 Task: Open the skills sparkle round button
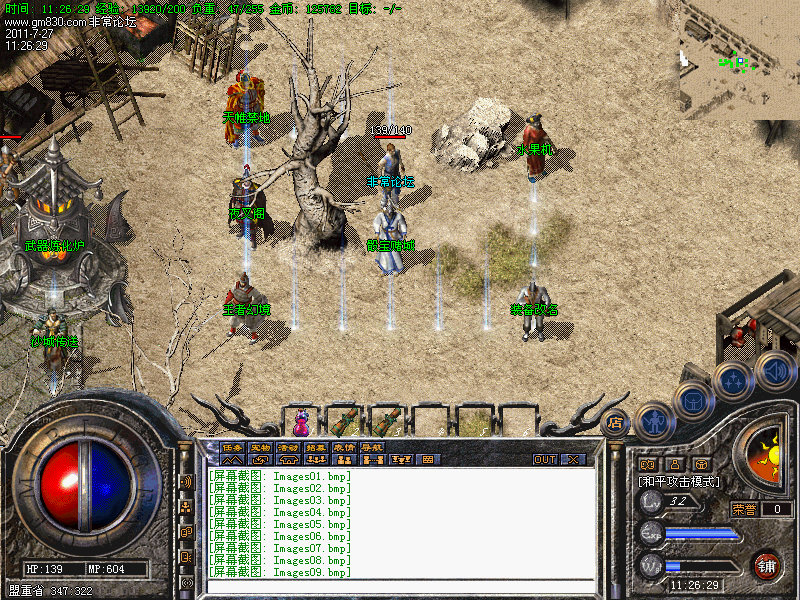coord(733,382)
